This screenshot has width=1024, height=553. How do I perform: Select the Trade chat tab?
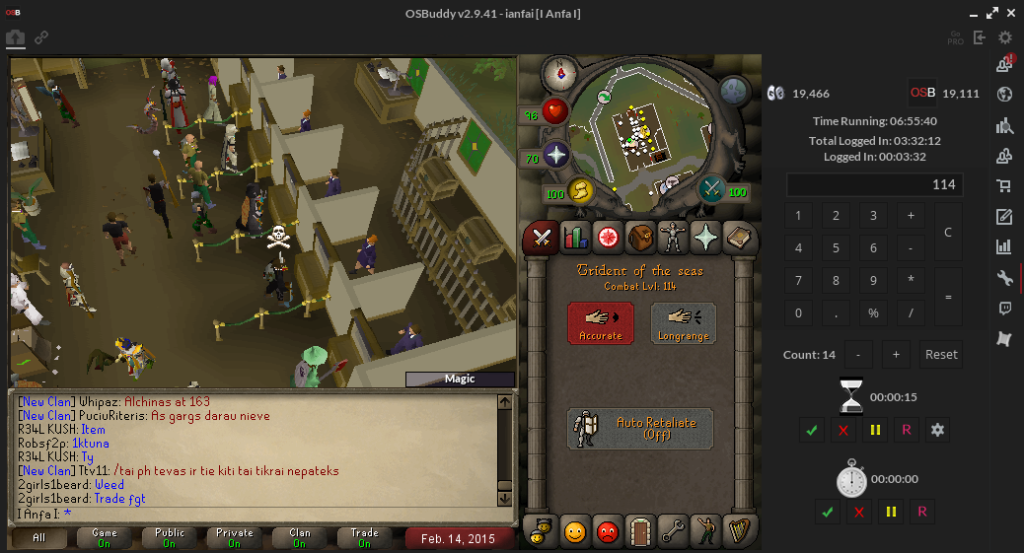364,538
